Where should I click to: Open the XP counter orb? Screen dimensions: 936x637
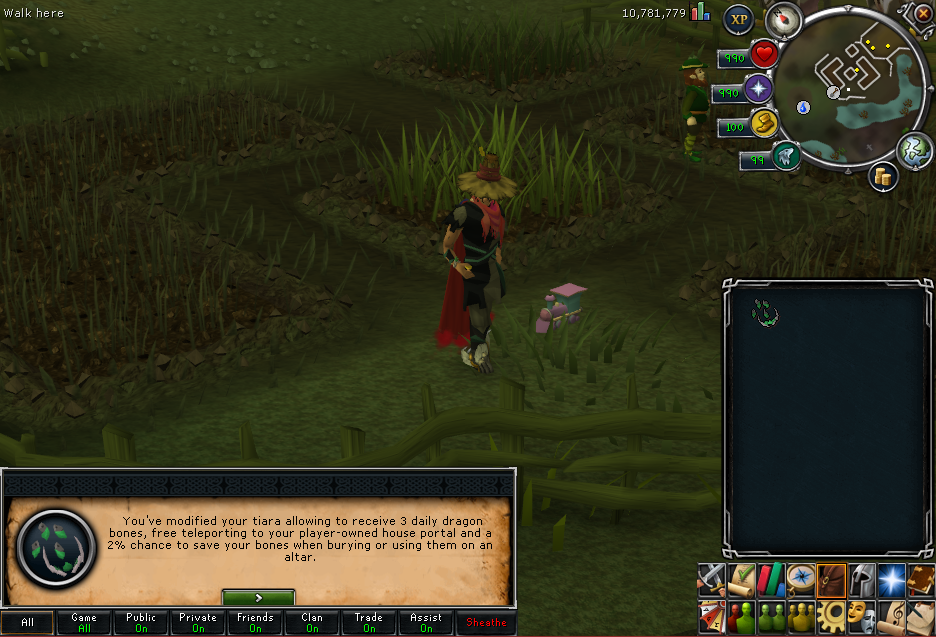pos(738,18)
